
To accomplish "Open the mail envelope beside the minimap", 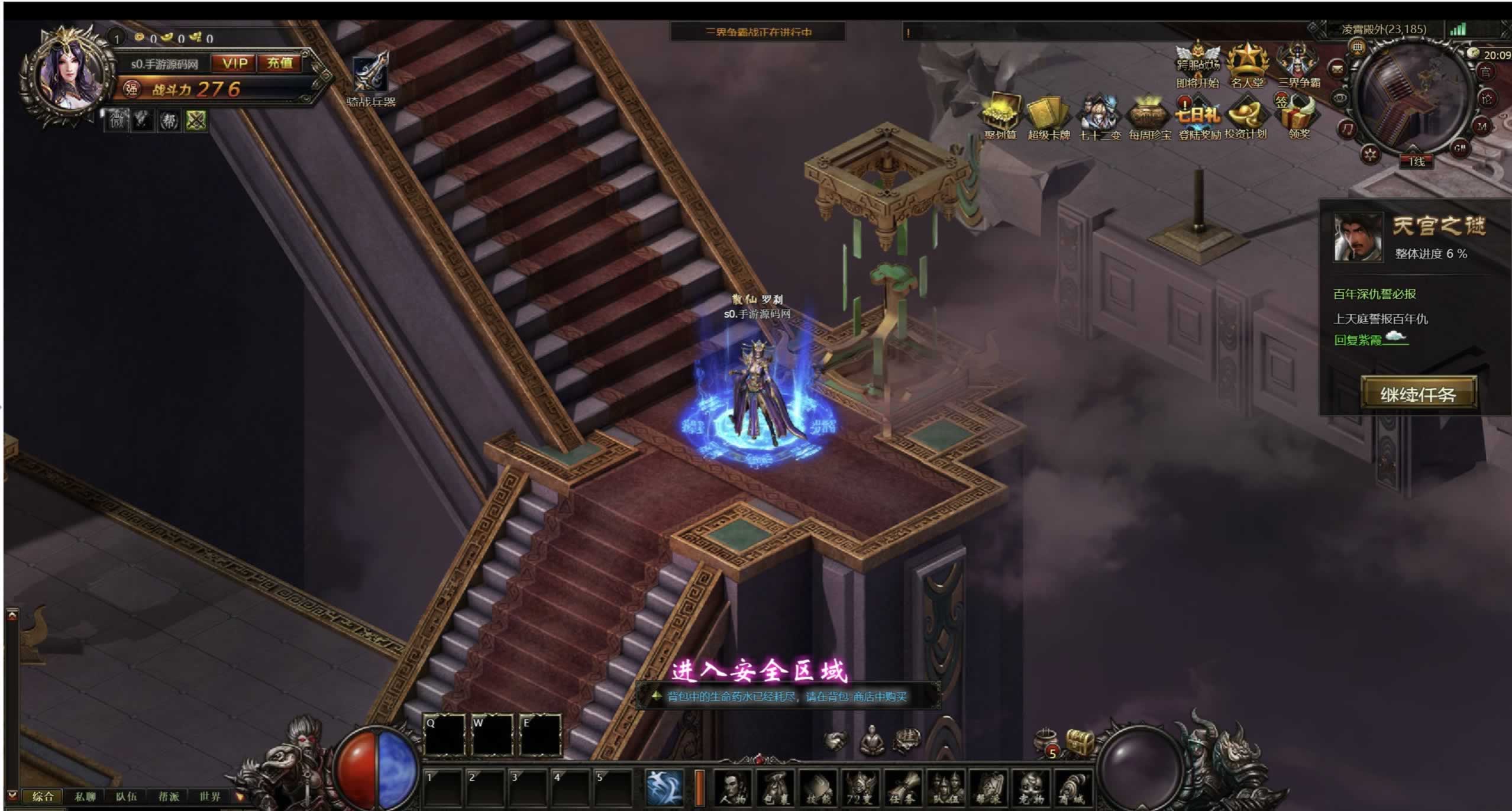I will (x=1337, y=69).
